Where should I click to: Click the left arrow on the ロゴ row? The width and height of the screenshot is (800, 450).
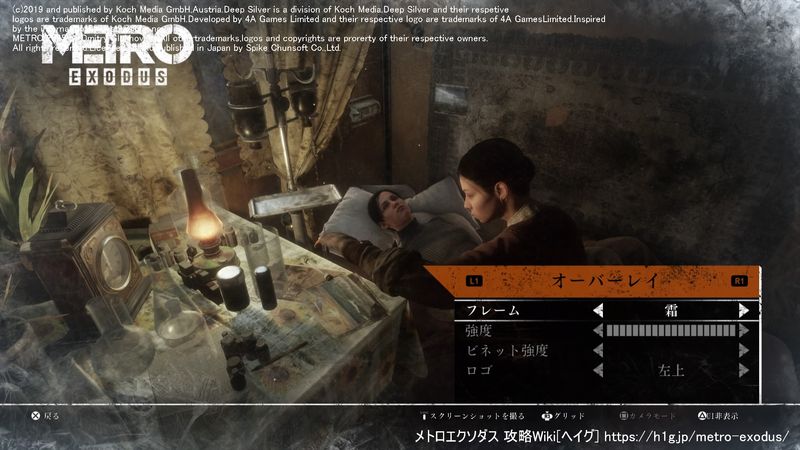tap(598, 371)
